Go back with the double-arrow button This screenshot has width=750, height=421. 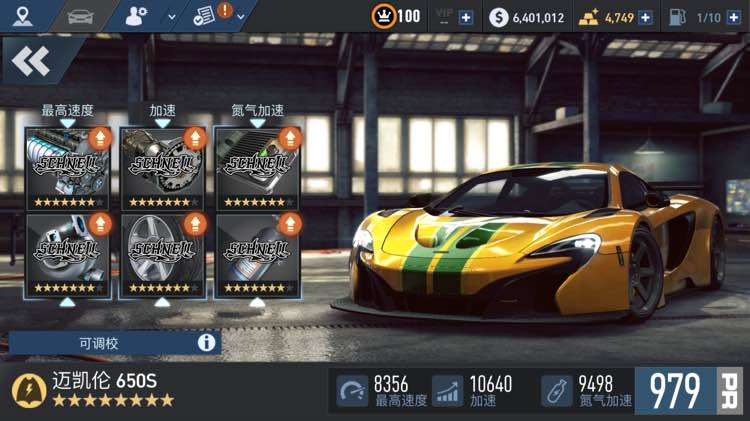31,62
